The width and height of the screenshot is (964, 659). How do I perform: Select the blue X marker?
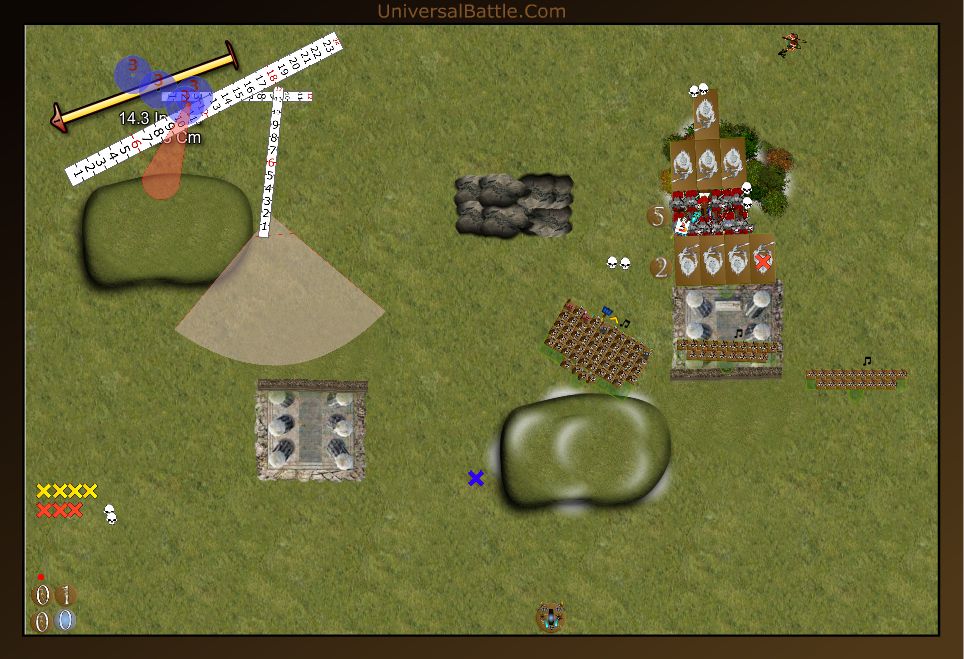(476, 478)
